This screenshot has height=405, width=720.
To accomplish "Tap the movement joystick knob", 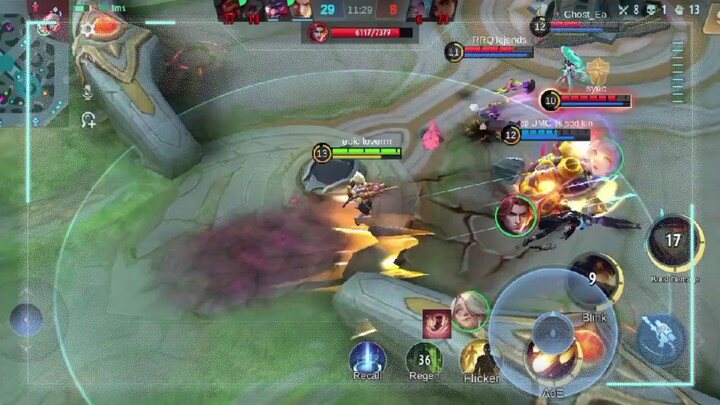I will 26,320.
